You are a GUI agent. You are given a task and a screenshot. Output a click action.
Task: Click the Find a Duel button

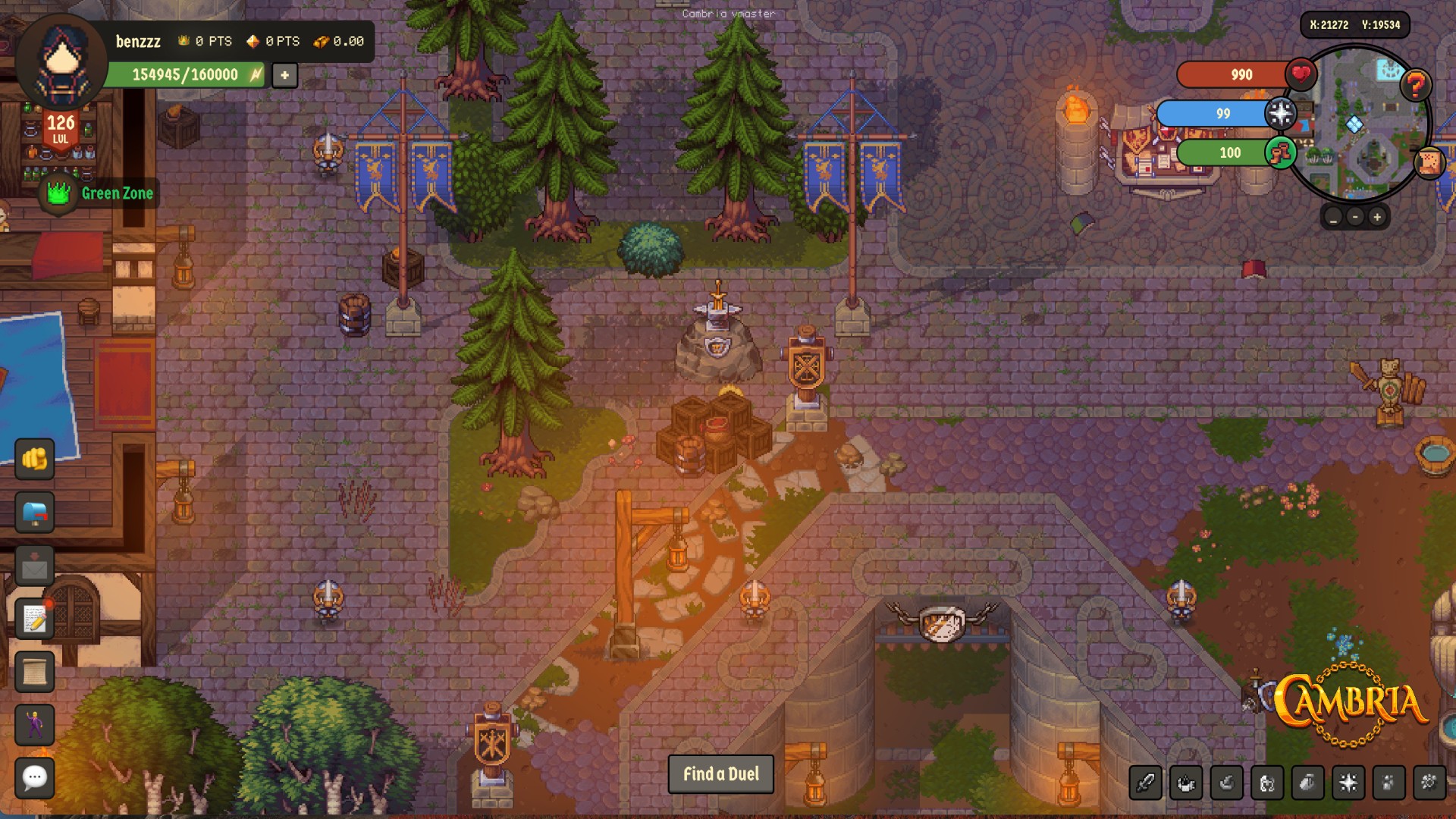pos(720,774)
